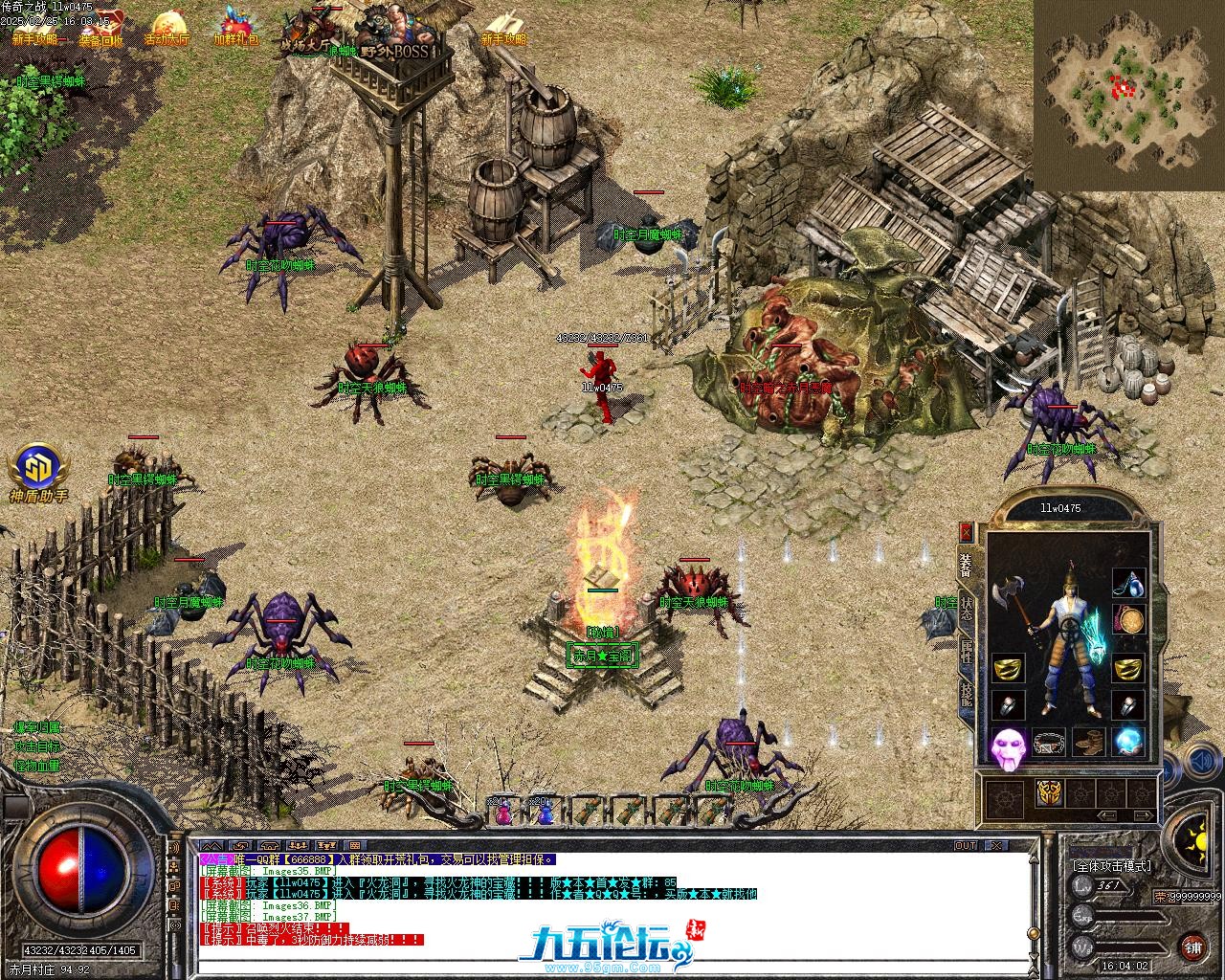1225x980 pixels.
Task: Select the equipped boots slot
Action: tap(1090, 742)
